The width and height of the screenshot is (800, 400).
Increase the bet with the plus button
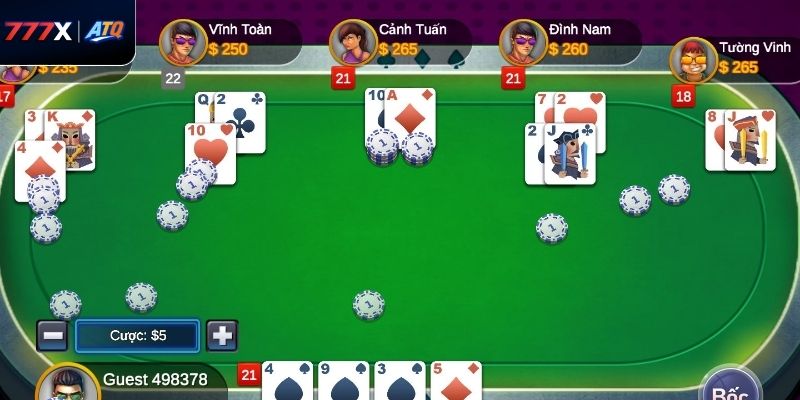222,335
